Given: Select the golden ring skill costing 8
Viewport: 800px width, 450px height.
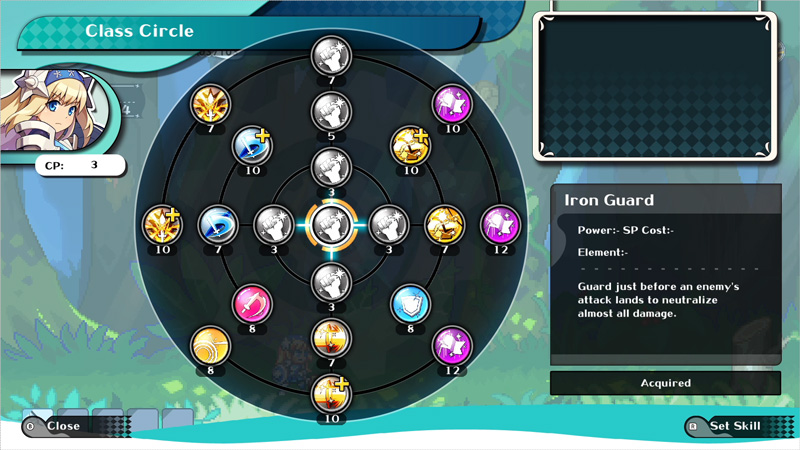Looking at the screenshot, I should coord(210,346).
